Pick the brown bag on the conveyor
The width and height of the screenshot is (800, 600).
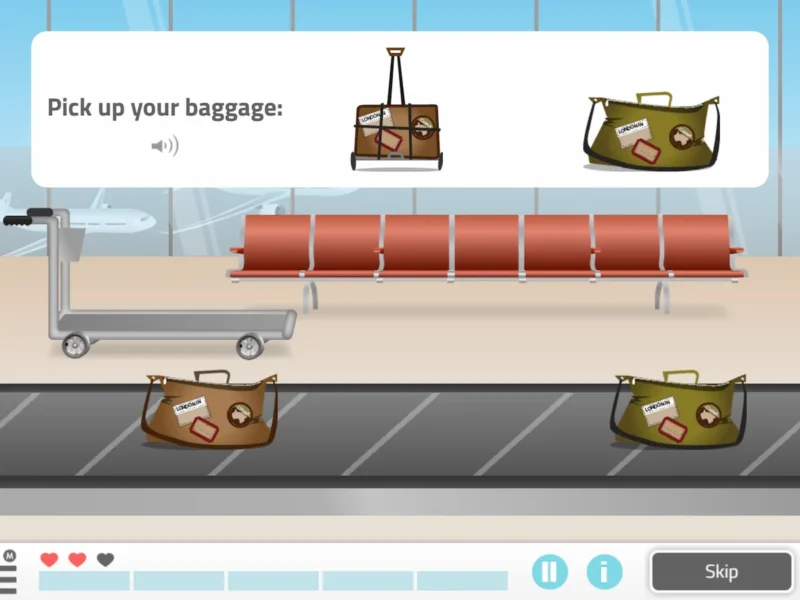pyautogui.click(x=210, y=410)
